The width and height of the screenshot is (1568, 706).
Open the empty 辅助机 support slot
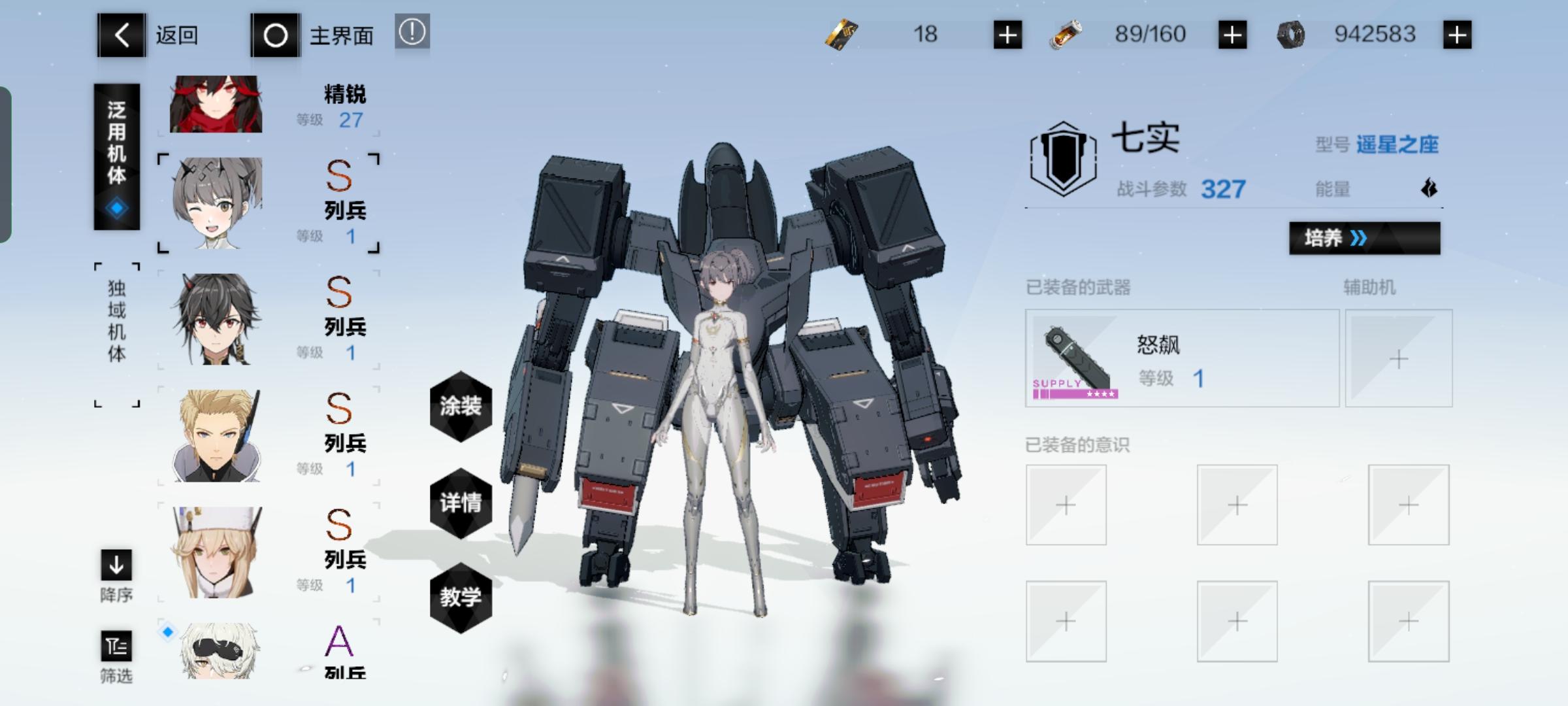point(1398,360)
